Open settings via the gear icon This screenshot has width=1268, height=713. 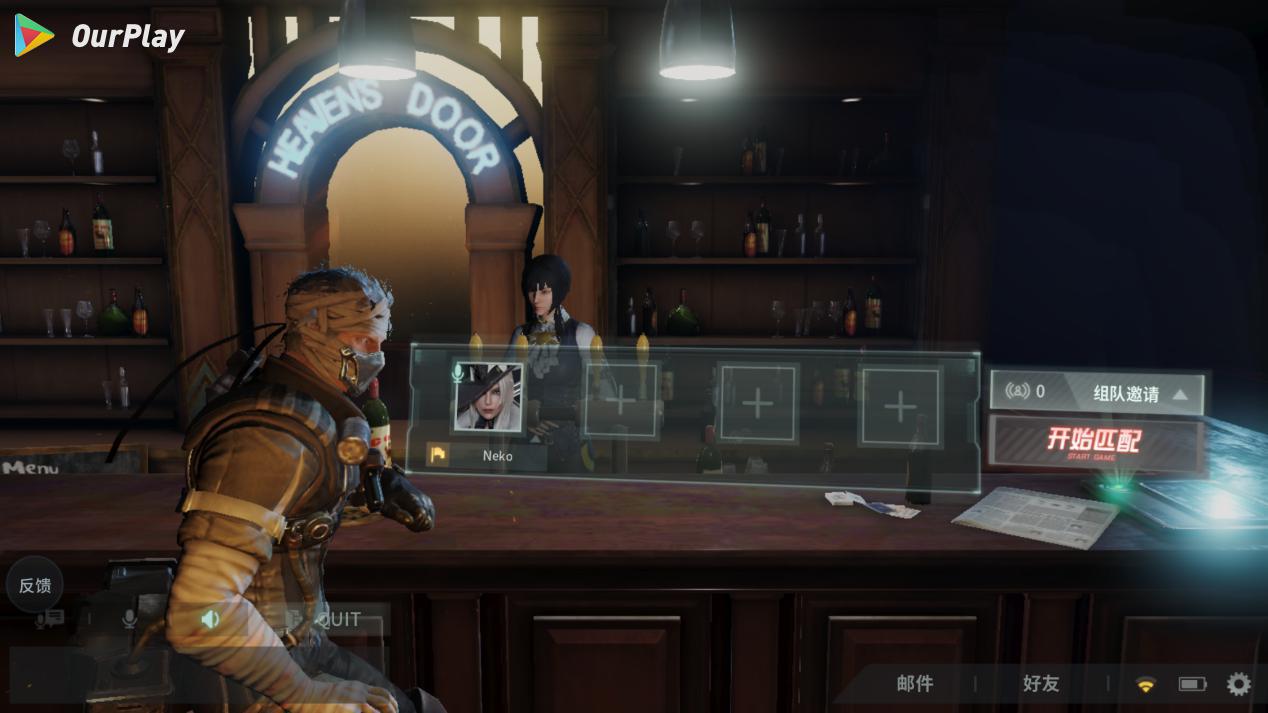coord(1238,684)
